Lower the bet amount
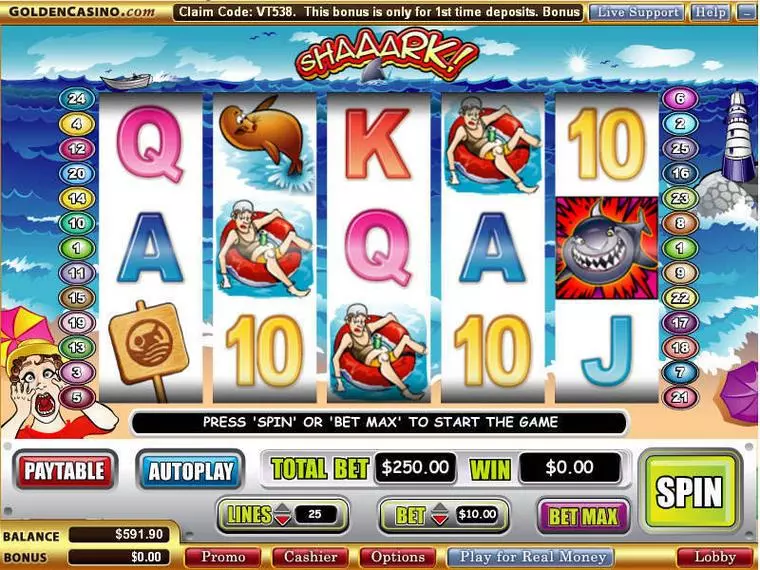The height and width of the screenshot is (570, 760). pos(441,520)
